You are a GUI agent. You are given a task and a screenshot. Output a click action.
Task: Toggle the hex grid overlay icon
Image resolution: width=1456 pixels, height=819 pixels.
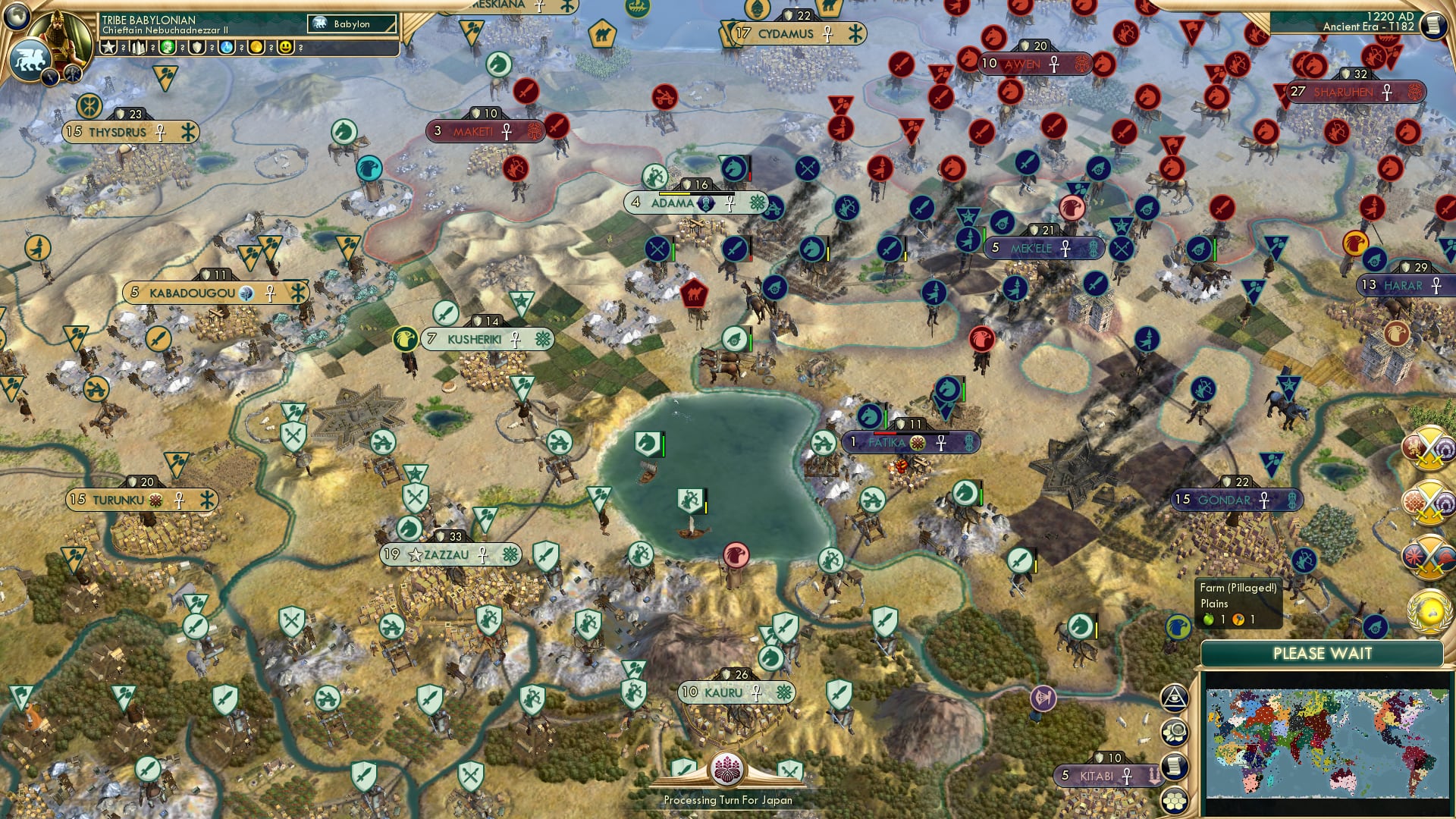[x=1174, y=800]
